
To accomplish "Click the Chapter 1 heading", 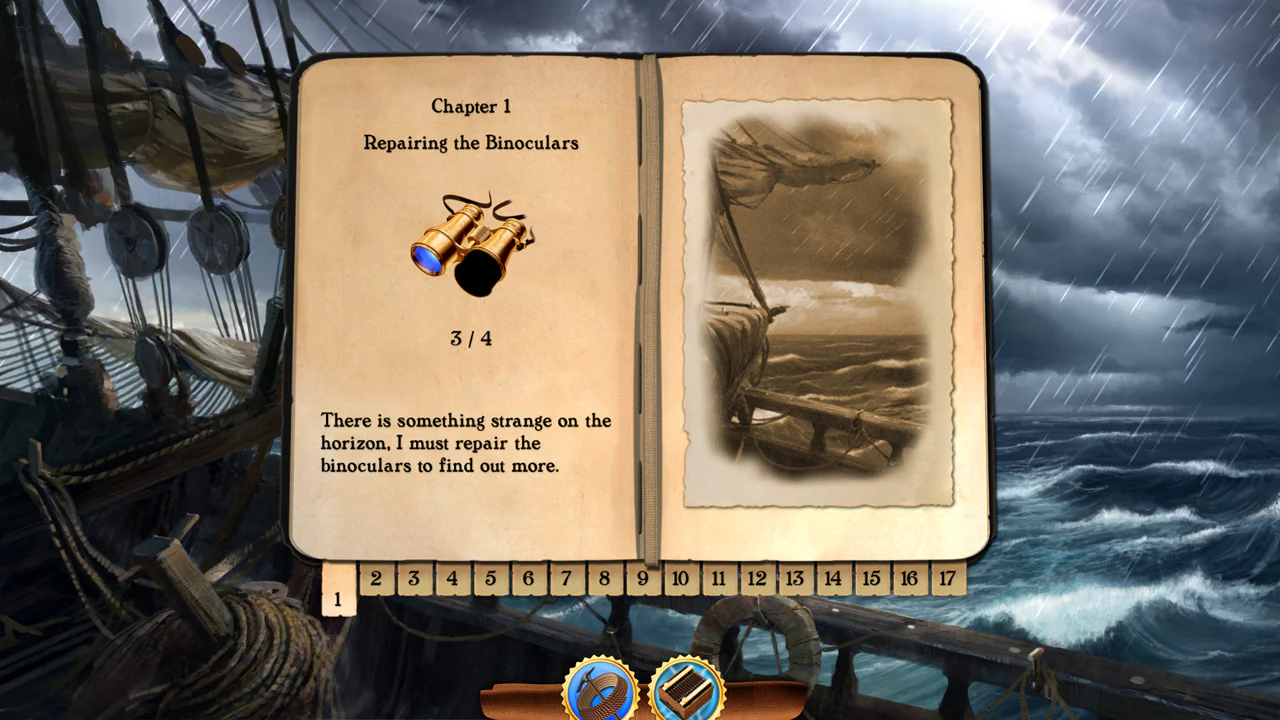I will click(x=470, y=106).
